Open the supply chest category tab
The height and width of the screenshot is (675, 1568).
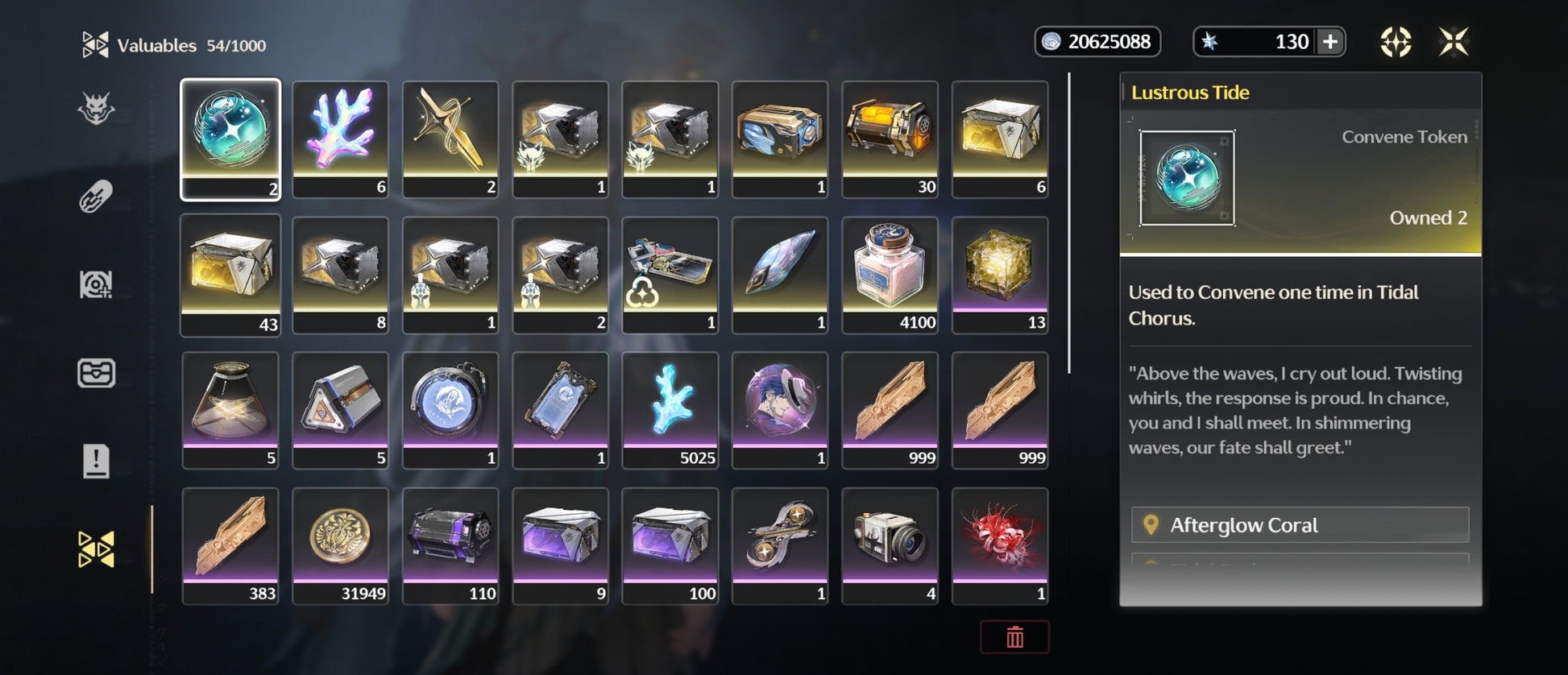(96, 373)
